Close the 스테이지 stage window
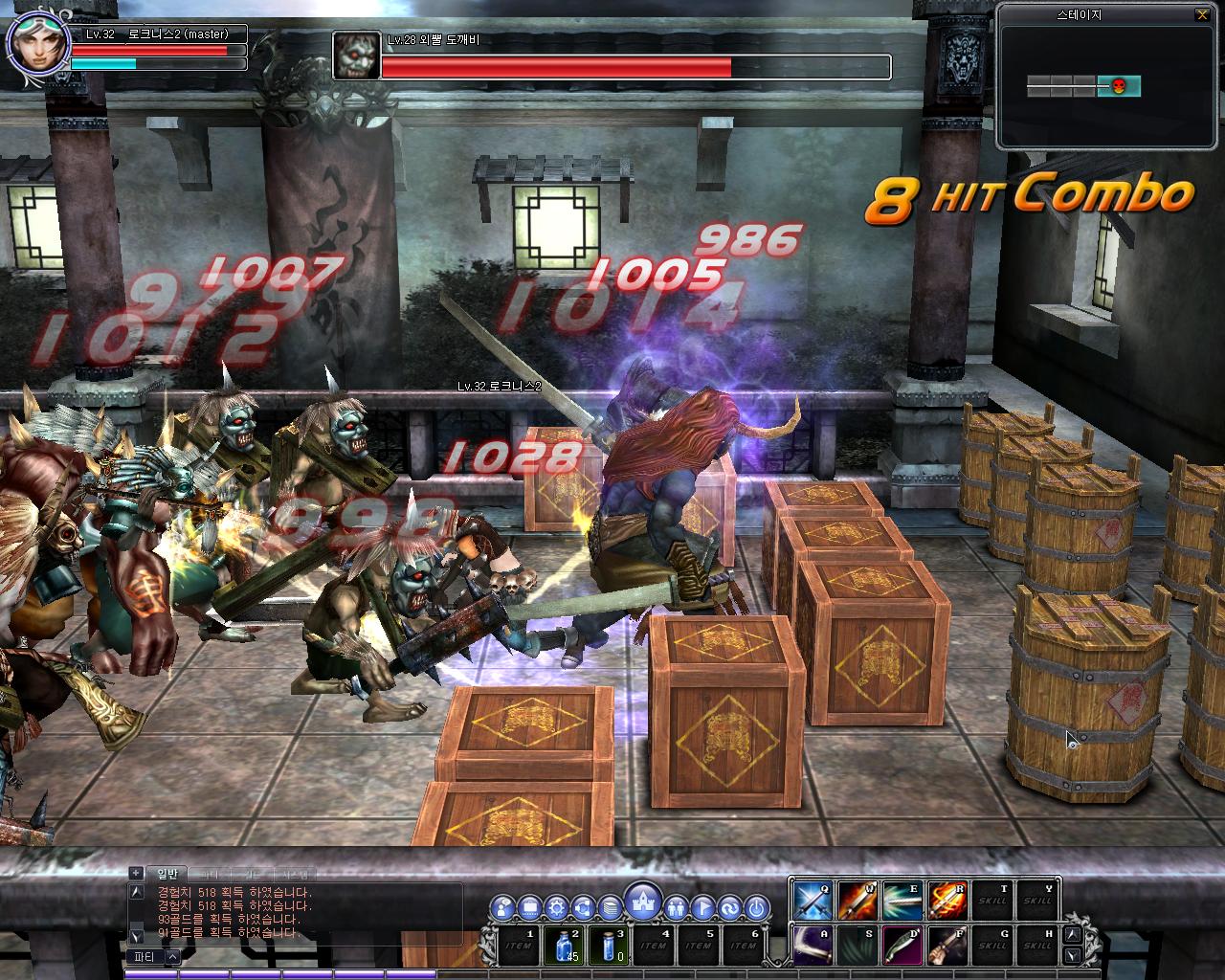 click(1203, 14)
